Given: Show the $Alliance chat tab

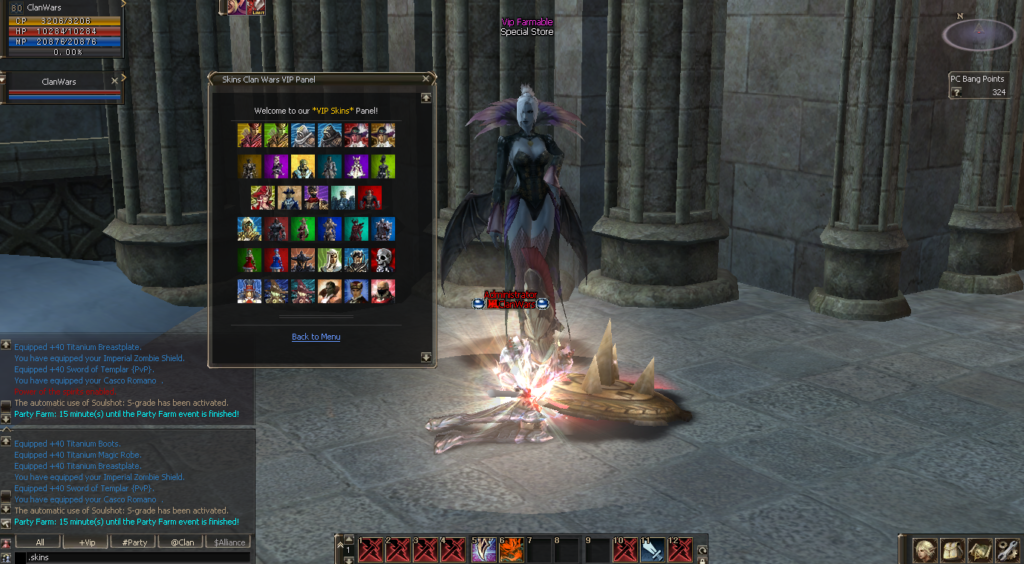Looking at the screenshot, I should (229, 542).
